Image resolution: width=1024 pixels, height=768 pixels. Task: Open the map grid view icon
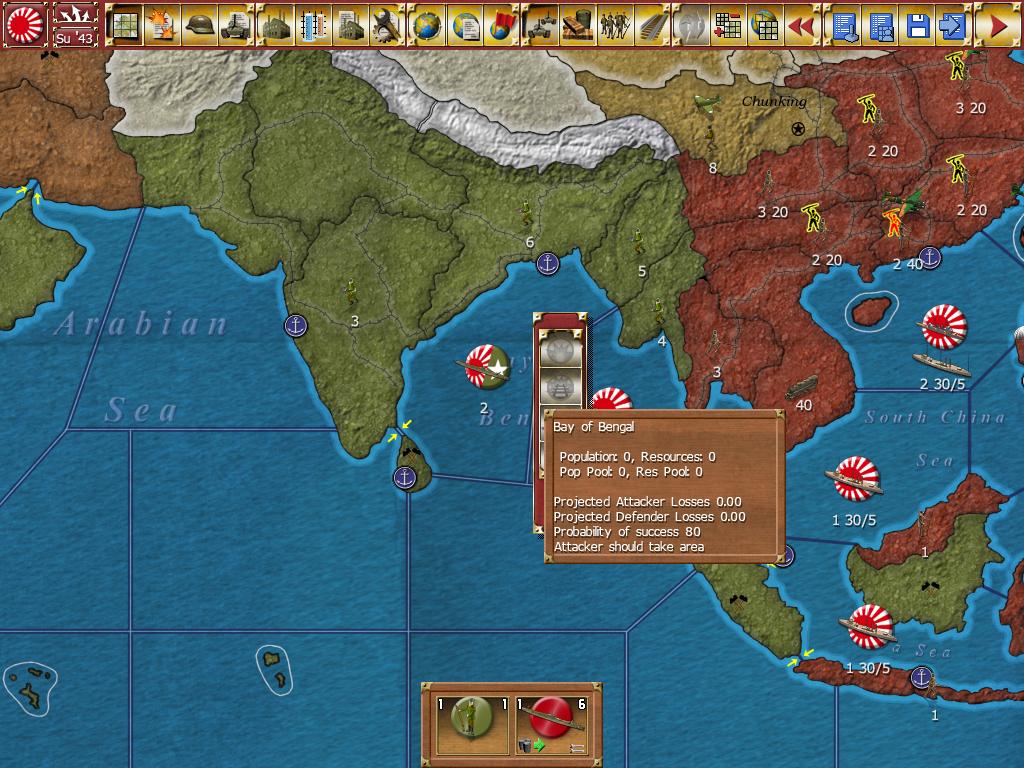point(125,25)
